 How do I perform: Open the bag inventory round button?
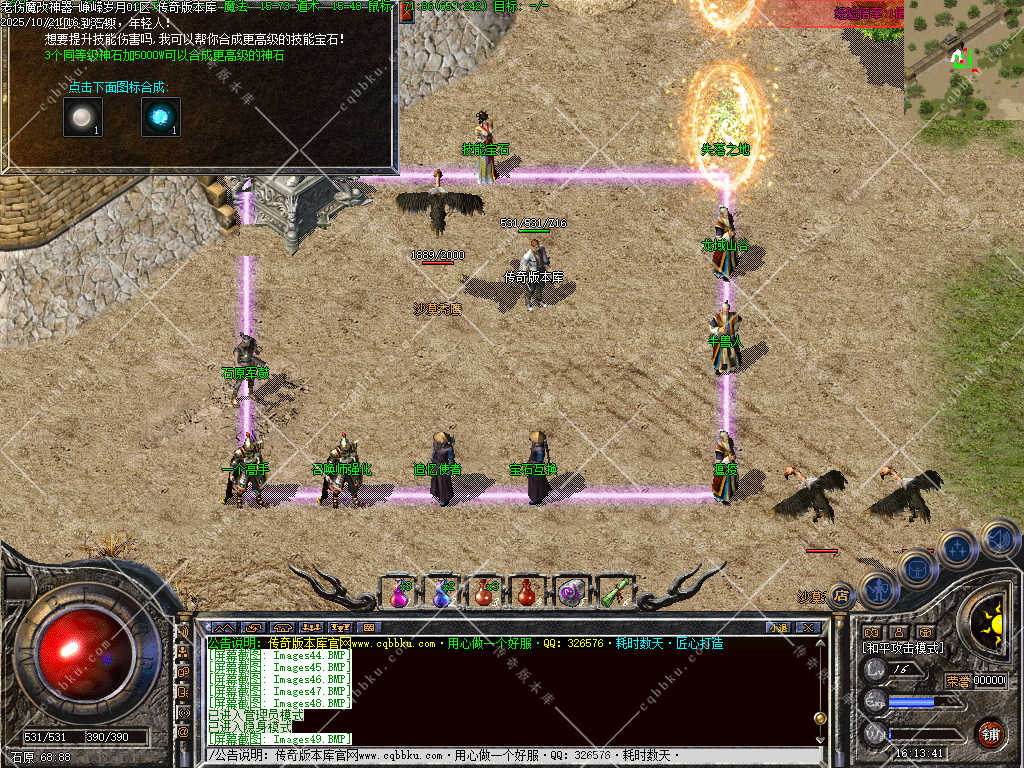click(x=917, y=569)
